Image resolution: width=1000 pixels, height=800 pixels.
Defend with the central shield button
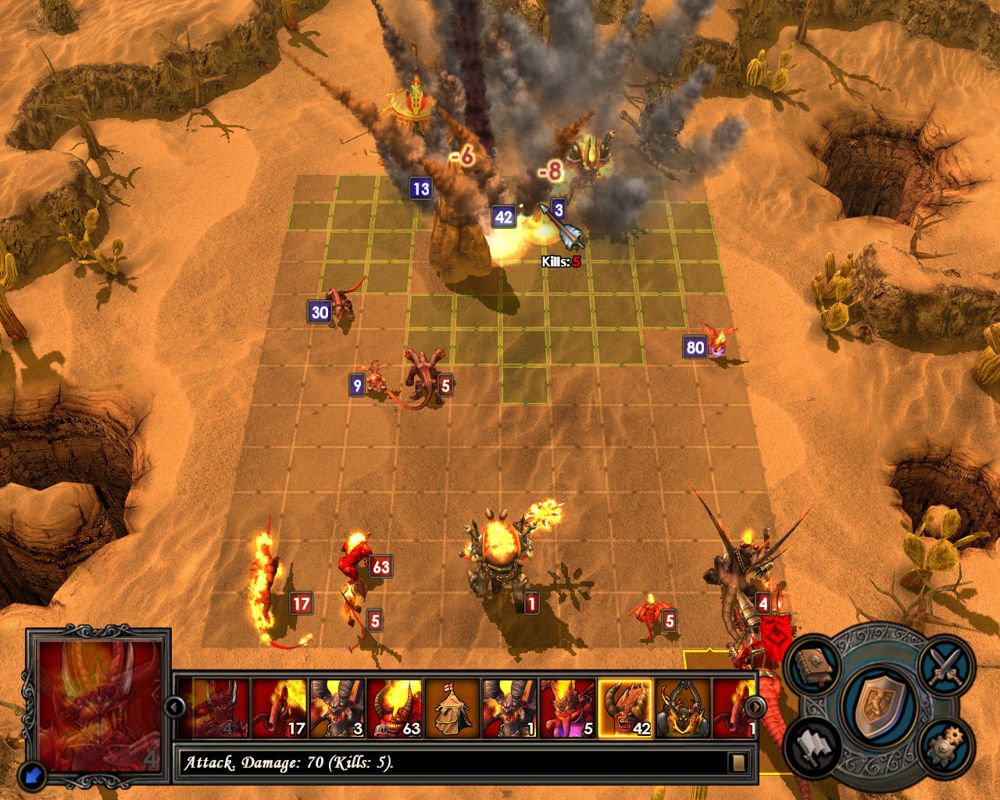point(878,705)
